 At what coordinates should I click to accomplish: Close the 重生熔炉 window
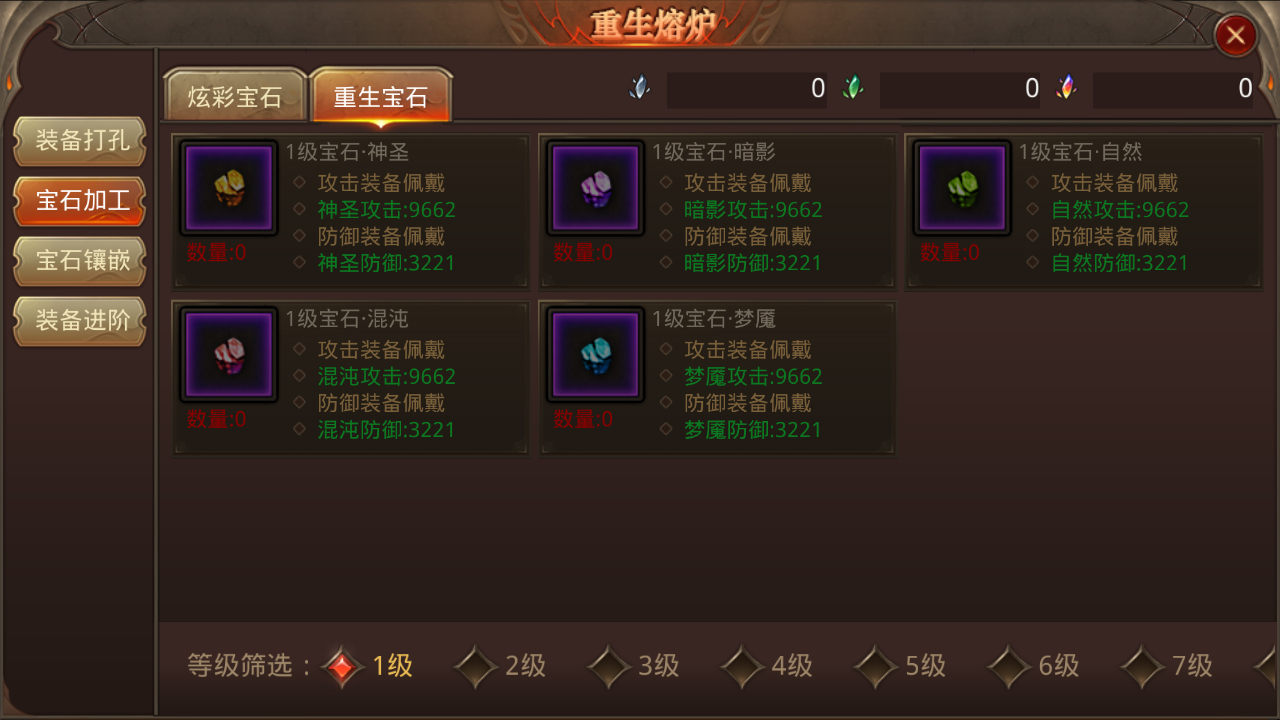pyautogui.click(x=1236, y=35)
